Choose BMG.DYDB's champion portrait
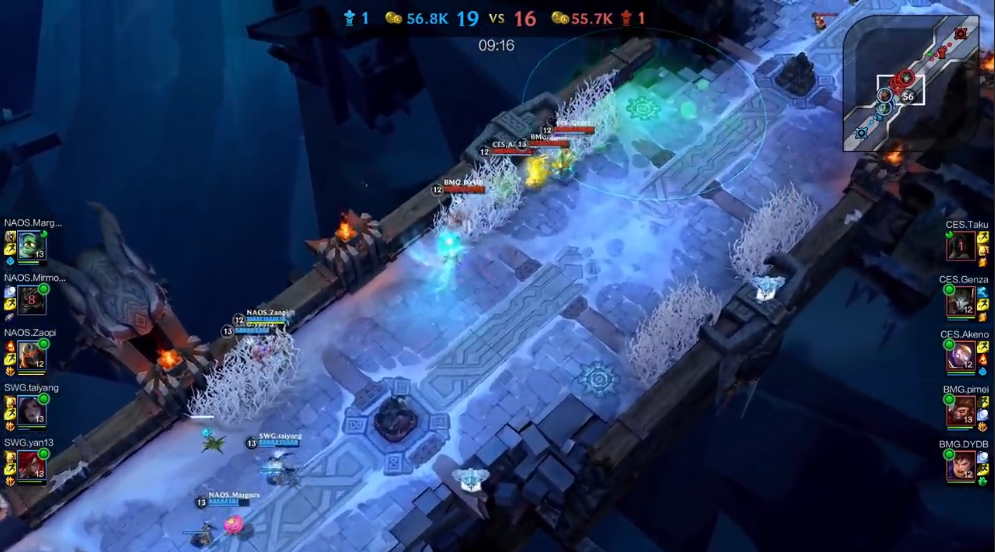The image size is (995, 552). point(961,465)
